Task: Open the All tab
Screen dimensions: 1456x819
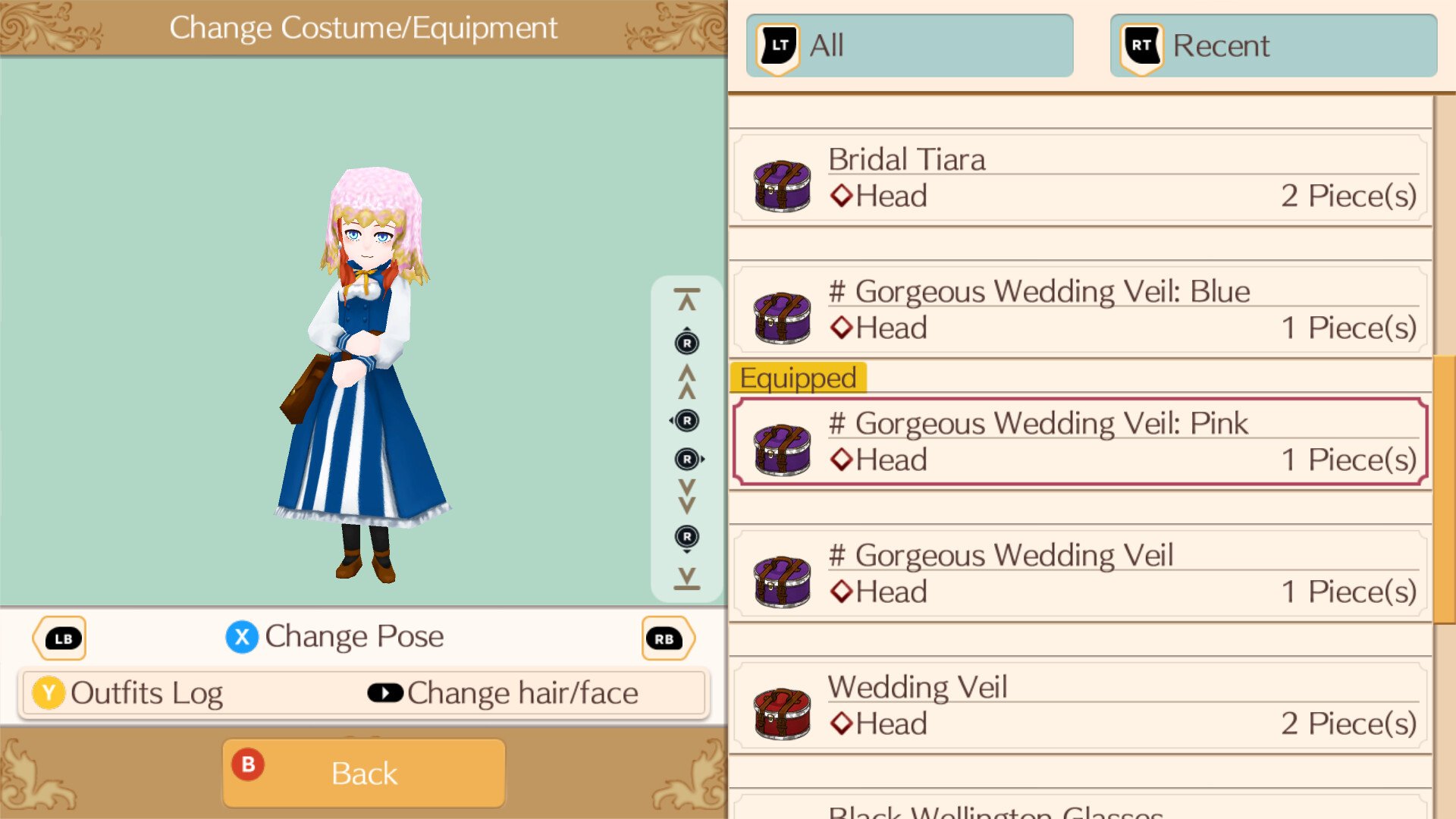Action: coord(908,45)
